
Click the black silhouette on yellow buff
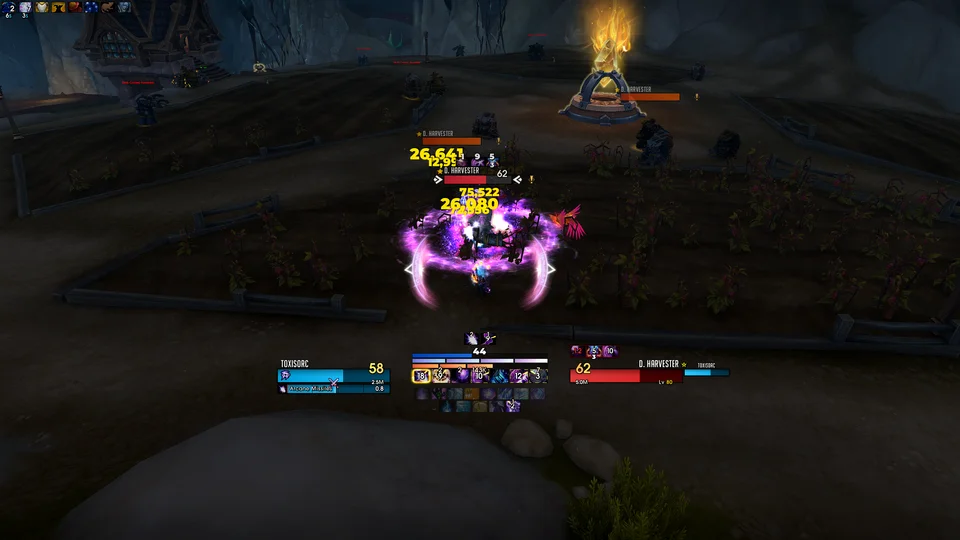pyautogui.click(x=57, y=7)
